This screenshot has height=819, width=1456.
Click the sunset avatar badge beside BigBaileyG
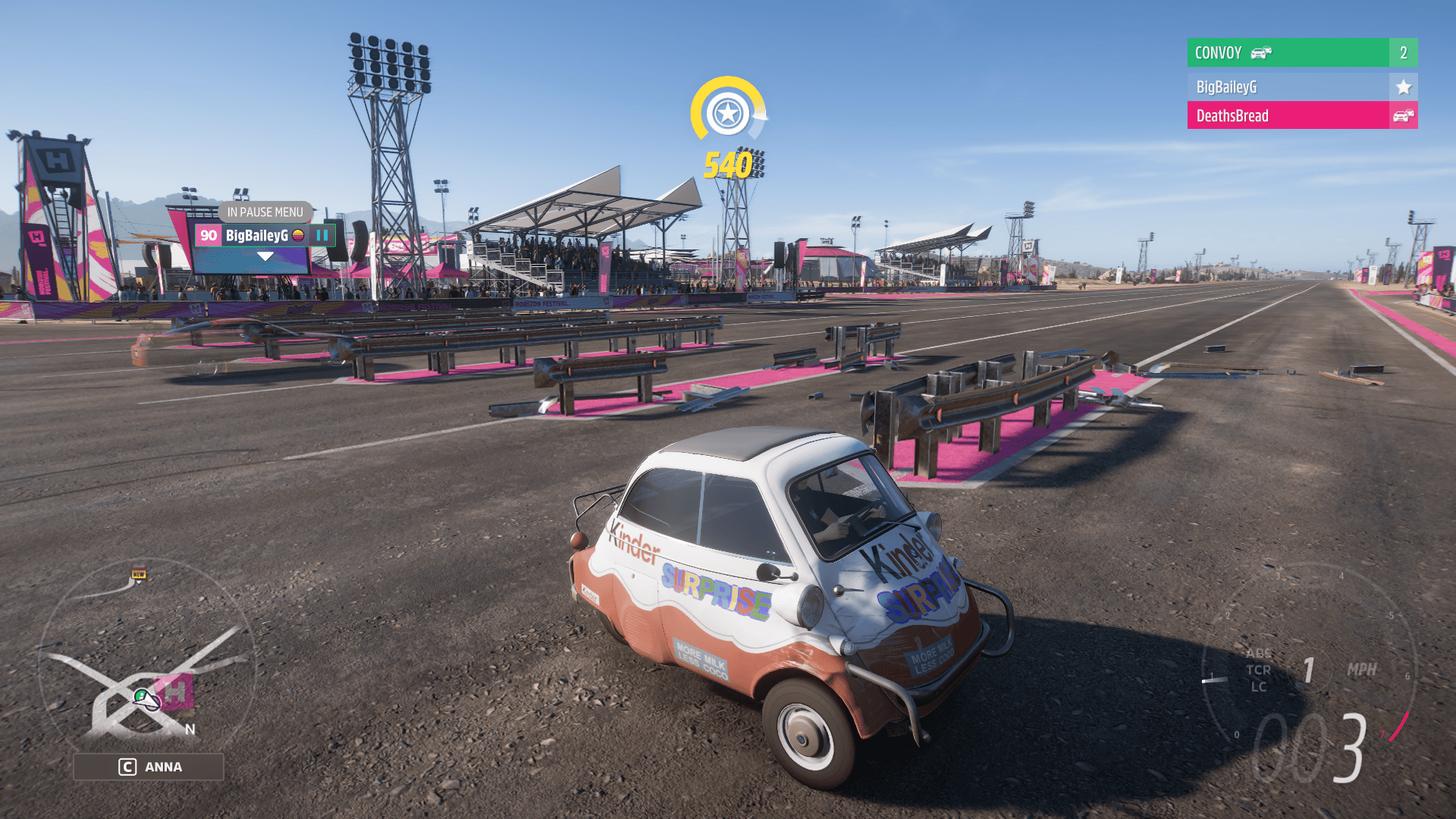[299, 235]
